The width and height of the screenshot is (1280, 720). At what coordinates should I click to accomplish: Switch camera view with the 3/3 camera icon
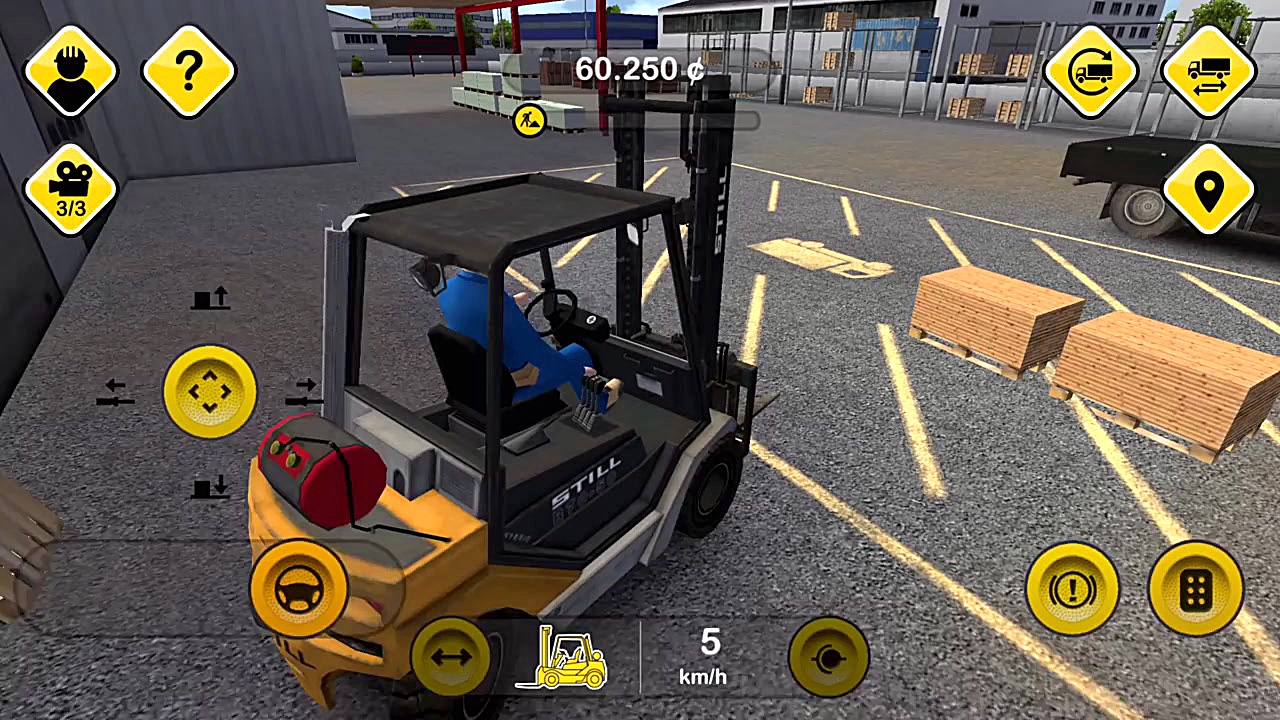70,188
